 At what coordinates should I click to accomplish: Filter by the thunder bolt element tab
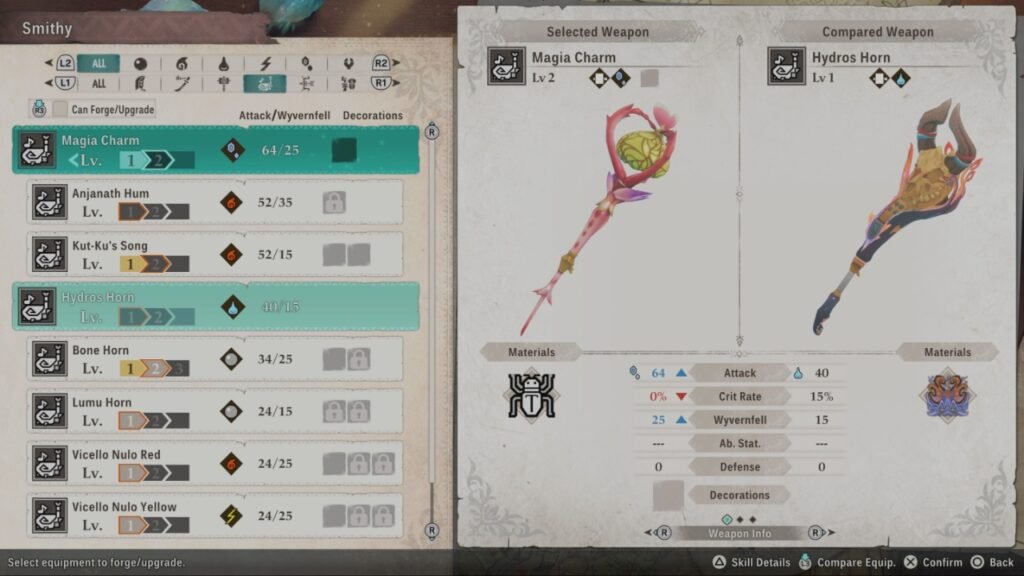coord(265,63)
